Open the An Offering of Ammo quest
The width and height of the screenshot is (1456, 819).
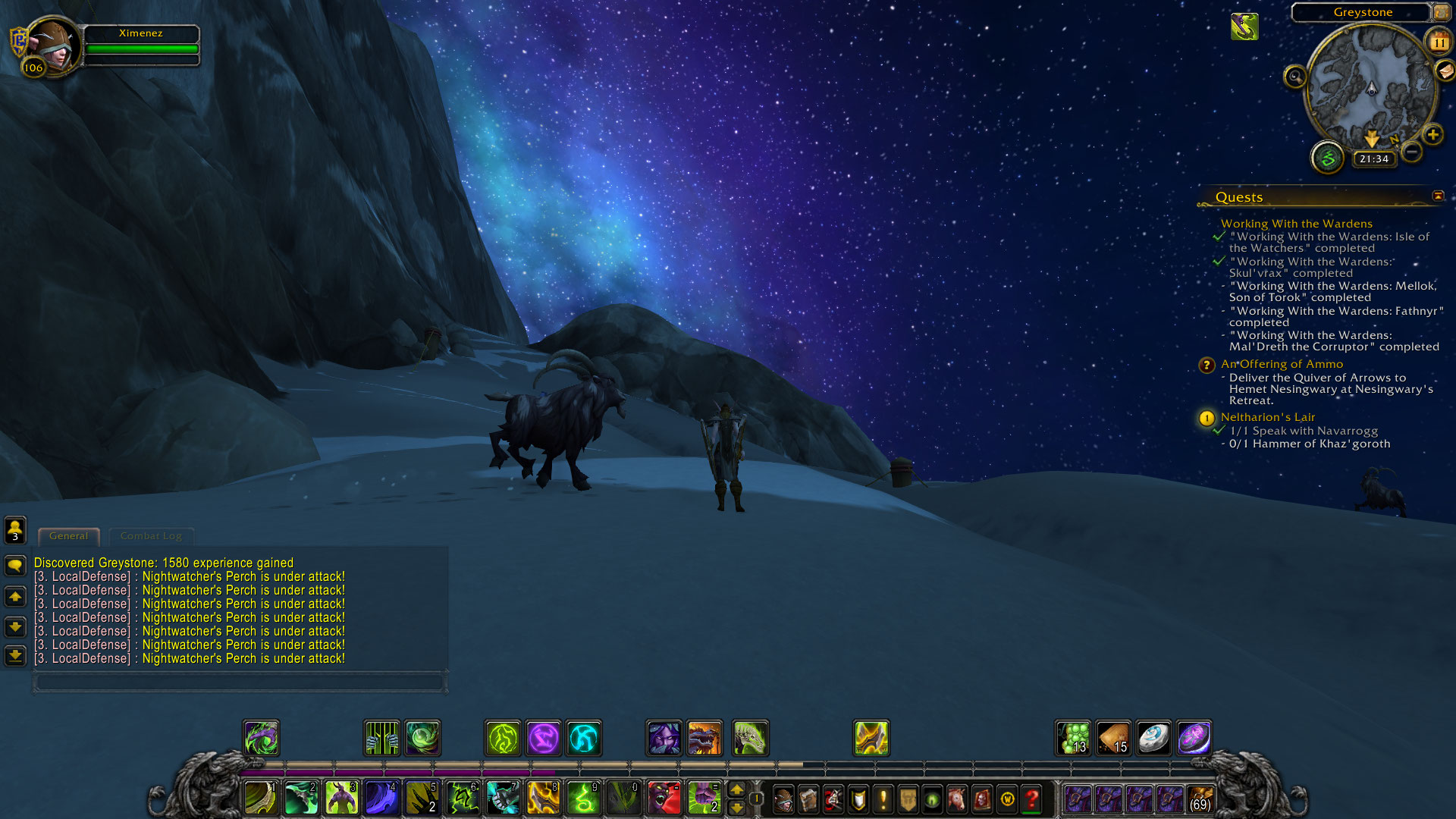pos(1282,364)
